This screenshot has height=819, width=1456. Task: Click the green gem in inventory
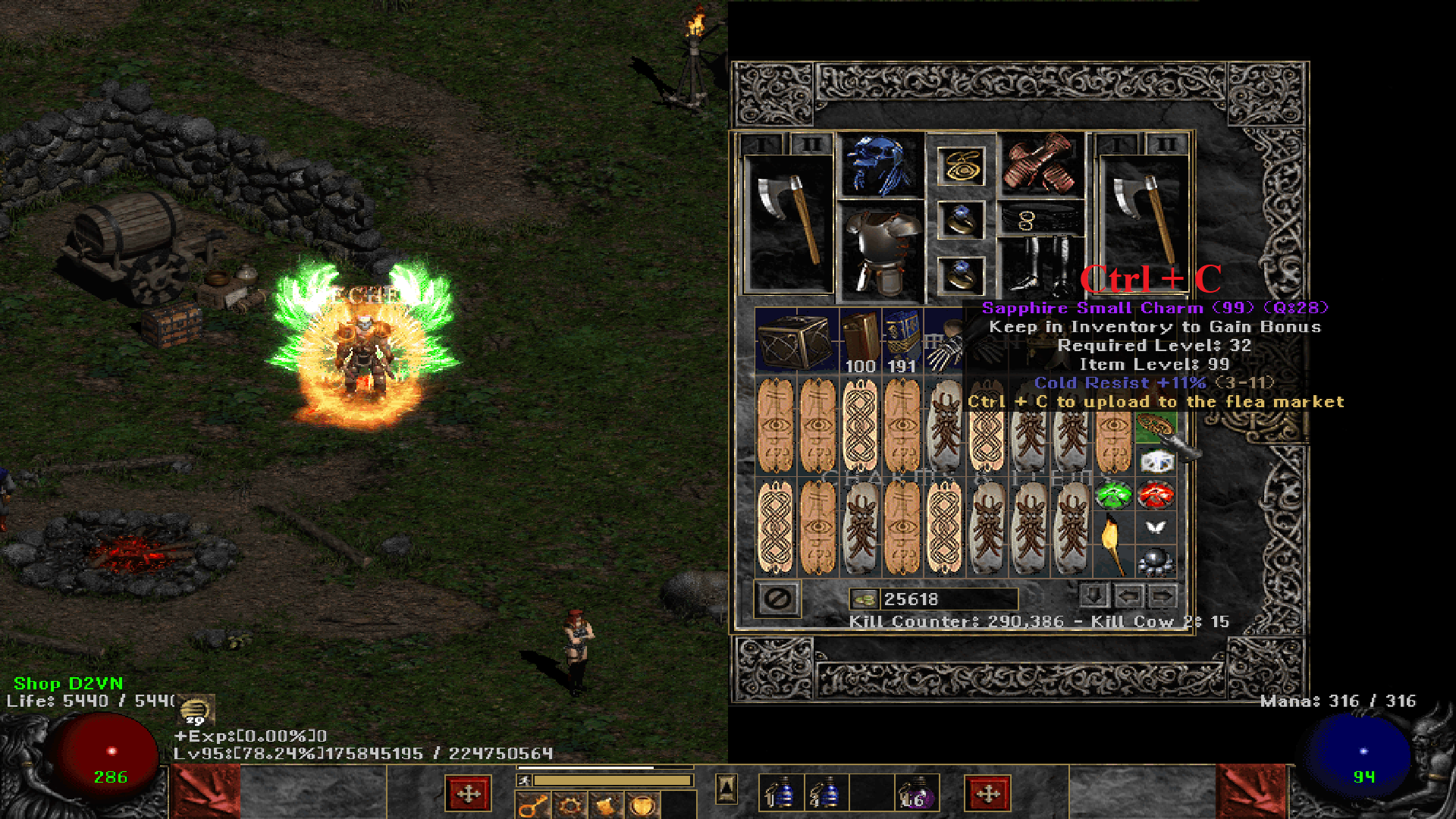[x=1113, y=496]
